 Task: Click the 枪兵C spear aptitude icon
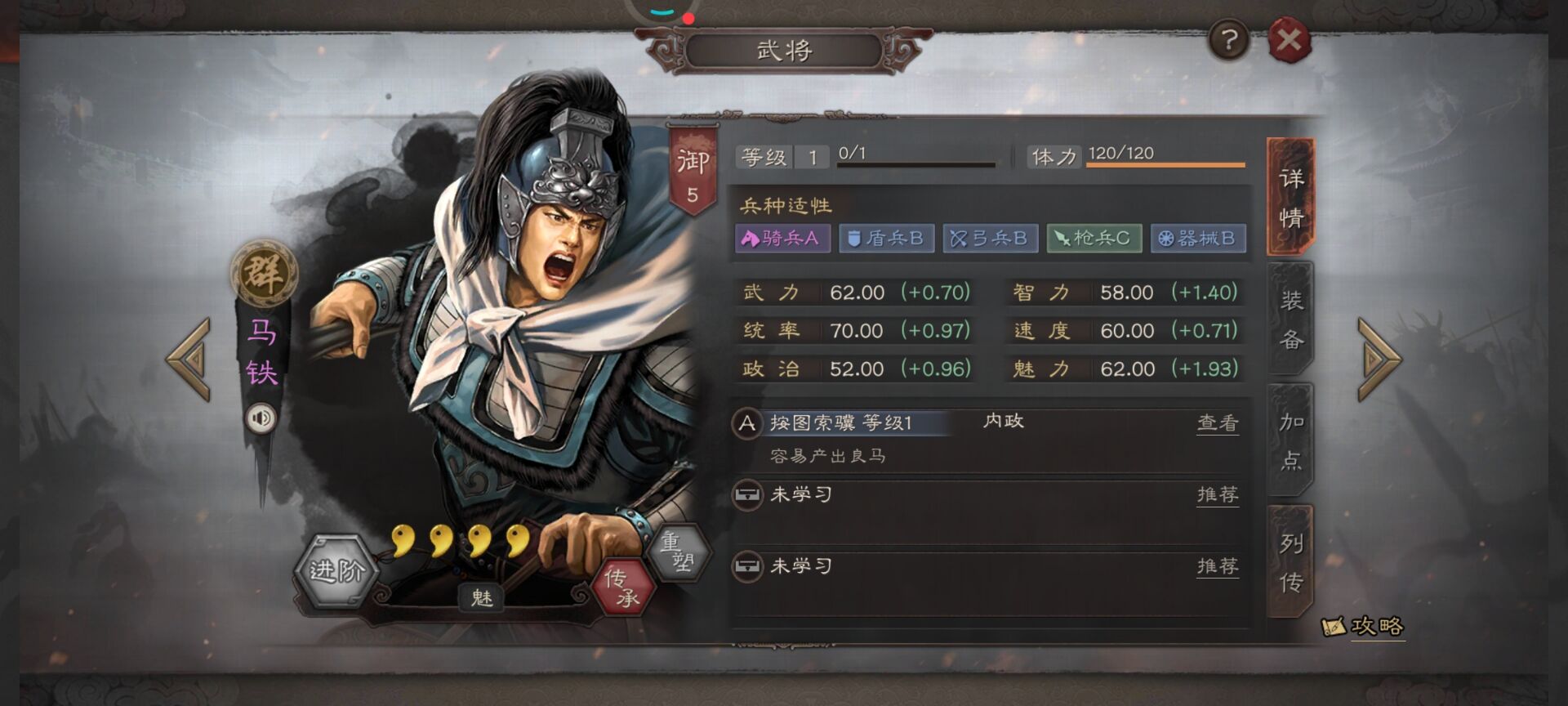pos(1094,239)
